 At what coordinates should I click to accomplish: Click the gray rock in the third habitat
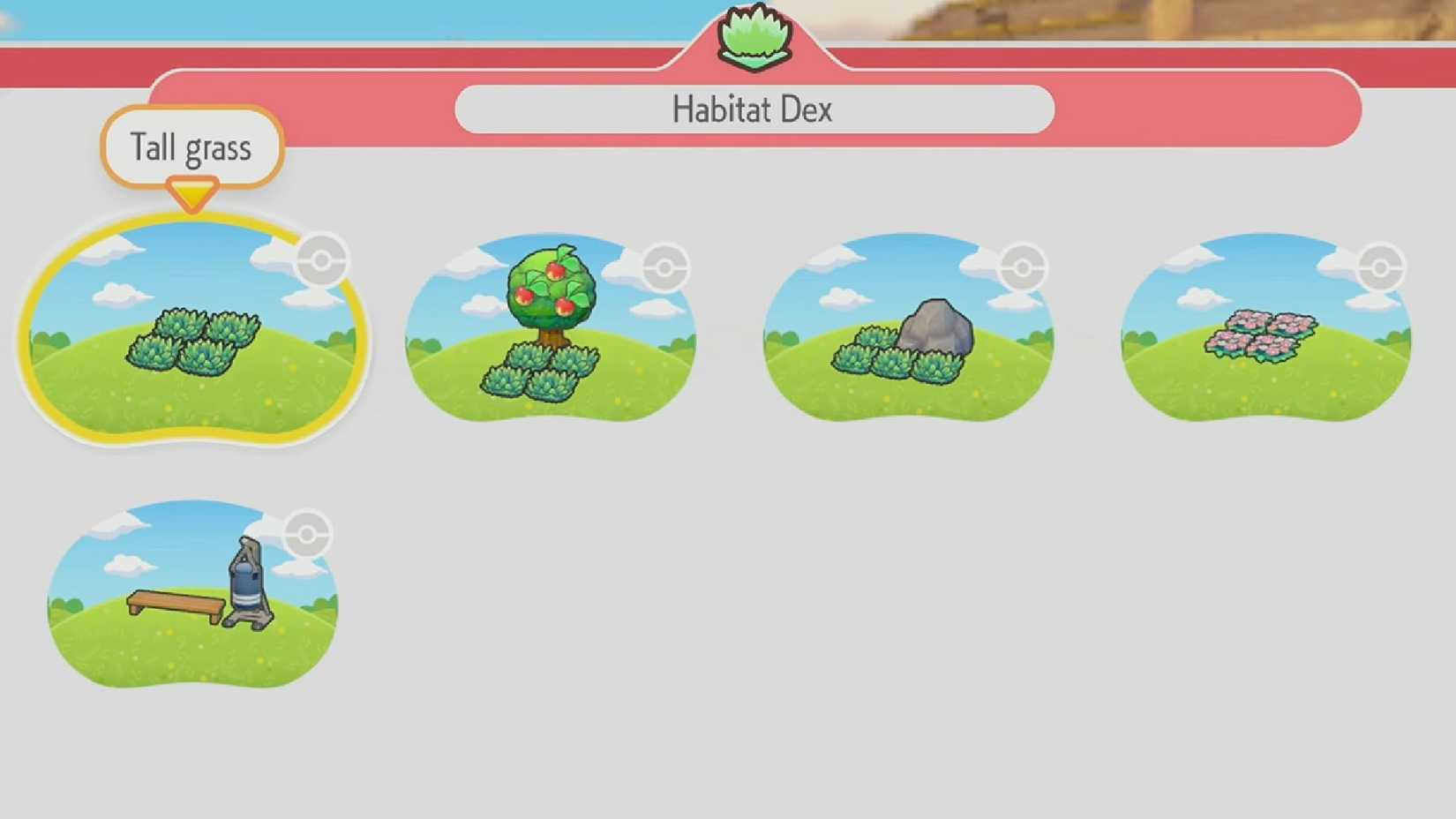point(938,327)
